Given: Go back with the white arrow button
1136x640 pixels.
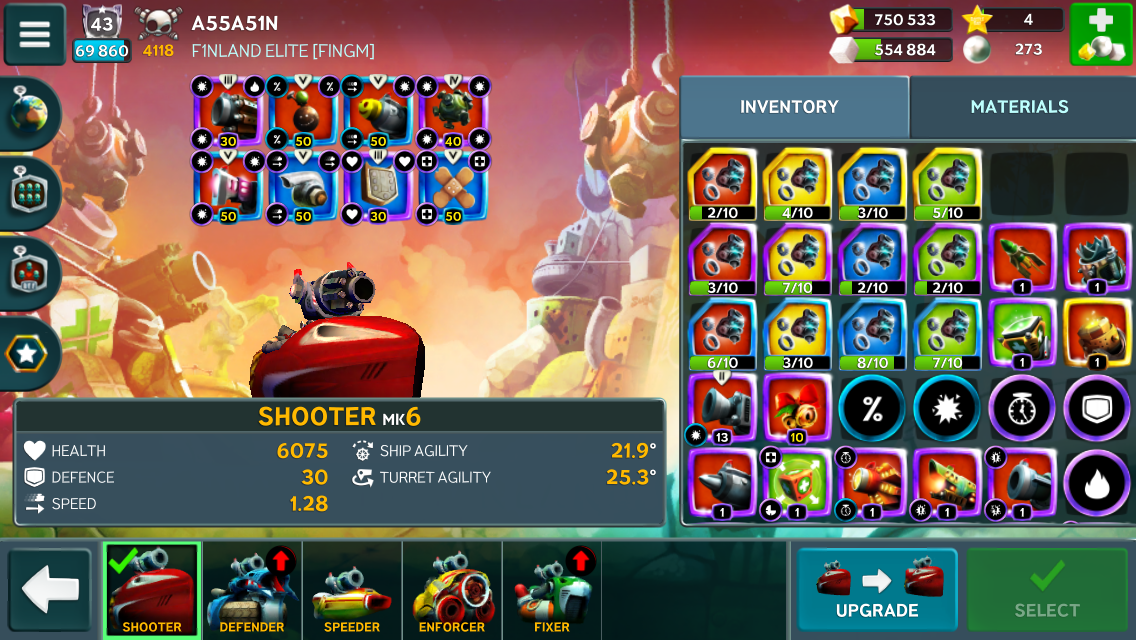Looking at the screenshot, I should point(50,590).
